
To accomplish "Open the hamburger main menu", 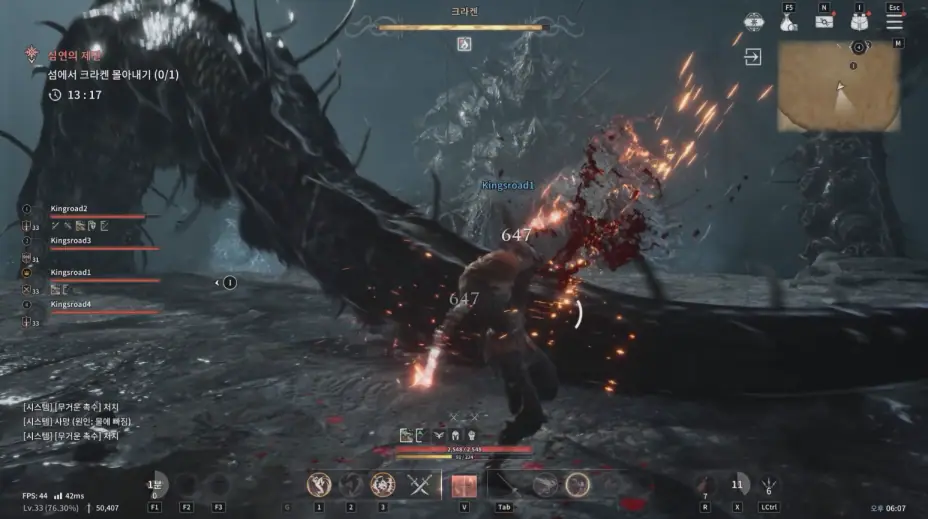I will click(894, 21).
